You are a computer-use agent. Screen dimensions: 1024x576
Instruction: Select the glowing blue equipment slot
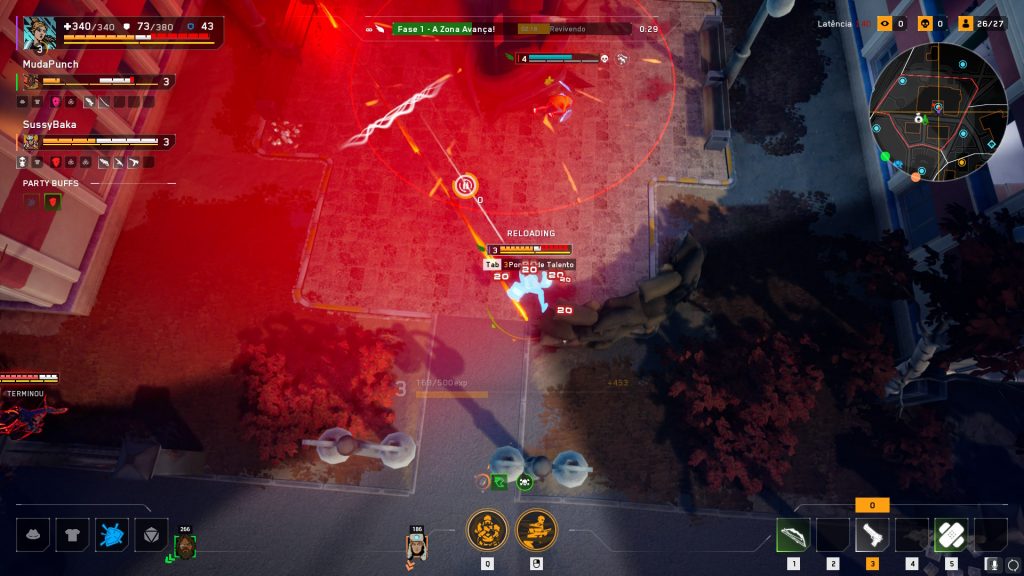(x=111, y=536)
